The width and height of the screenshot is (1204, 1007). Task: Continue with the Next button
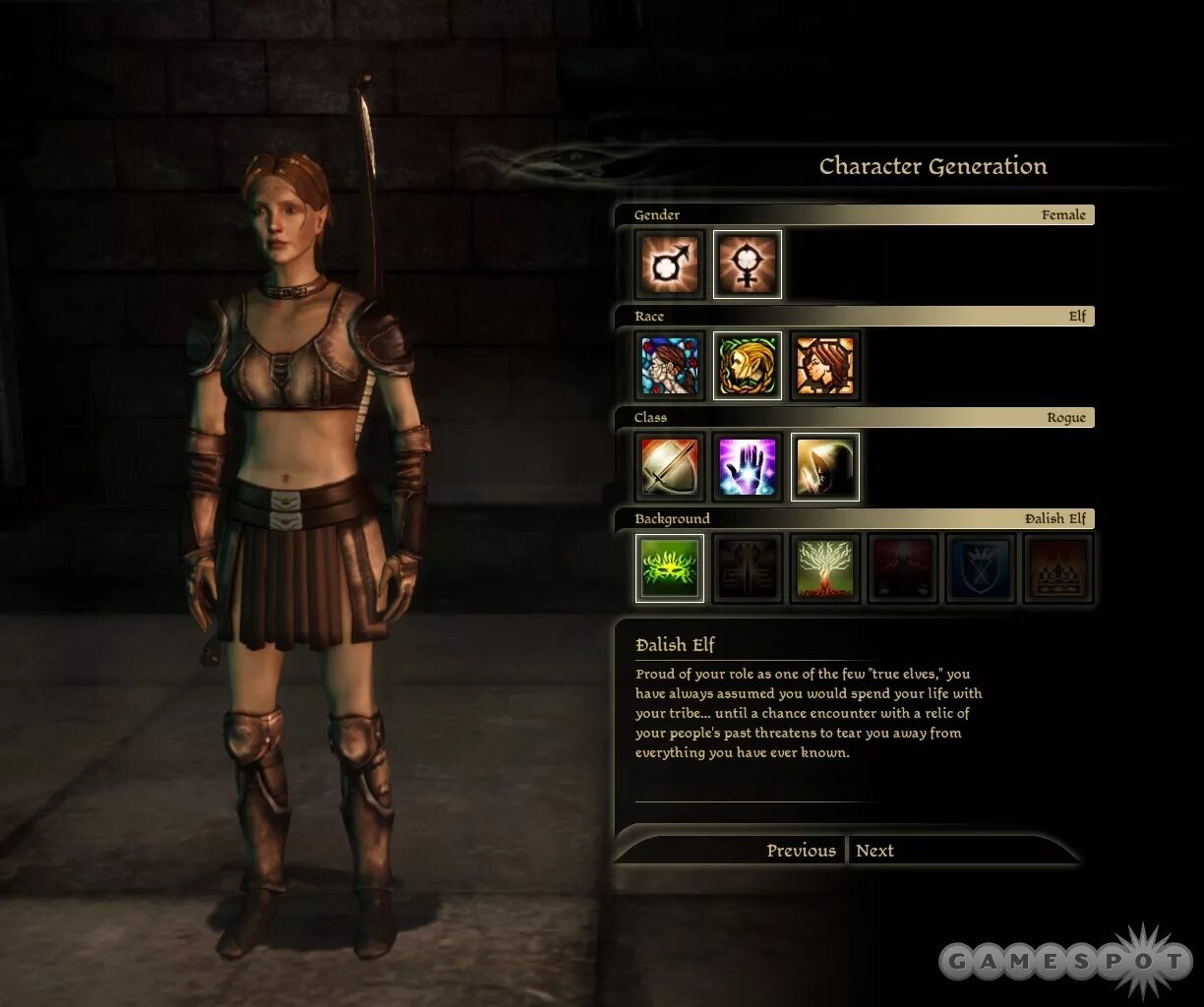(874, 851)
